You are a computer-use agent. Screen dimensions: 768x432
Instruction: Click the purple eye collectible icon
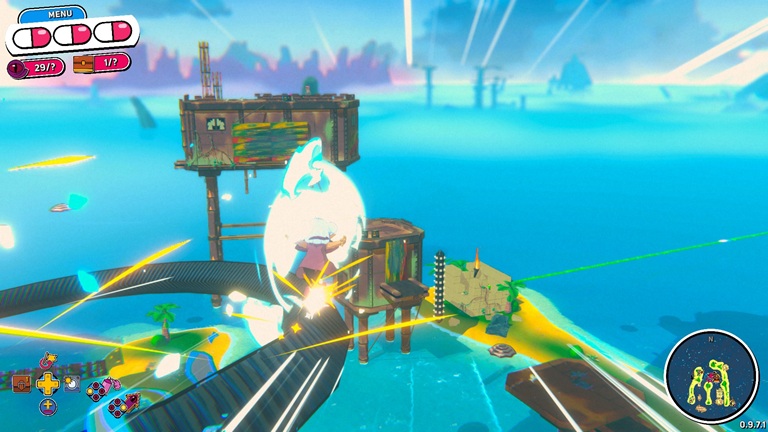[x=17, y=67]
